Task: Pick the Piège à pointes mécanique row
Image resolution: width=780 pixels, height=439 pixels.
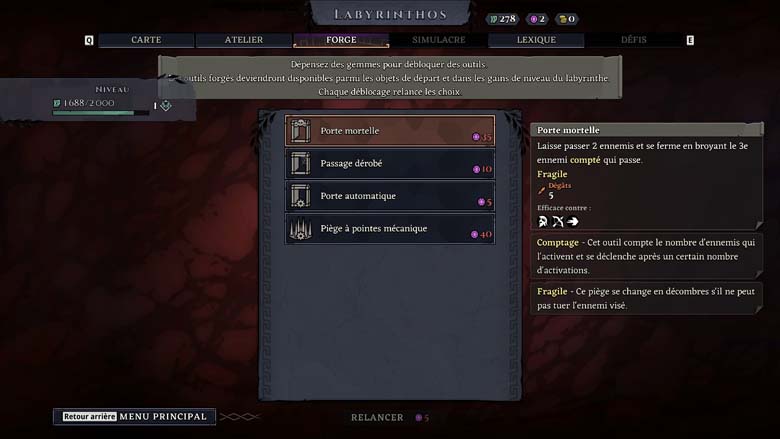Action: (x=390, y=229)
